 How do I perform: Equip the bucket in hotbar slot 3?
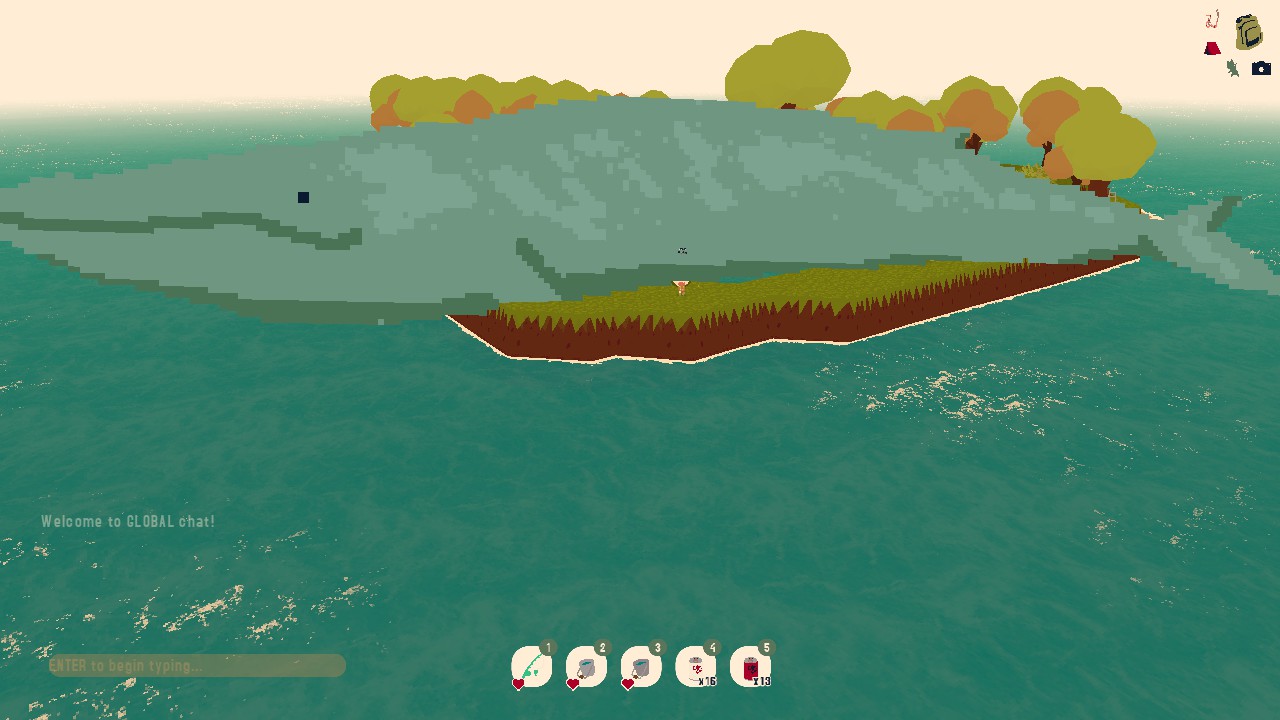[x=641, y=667]
